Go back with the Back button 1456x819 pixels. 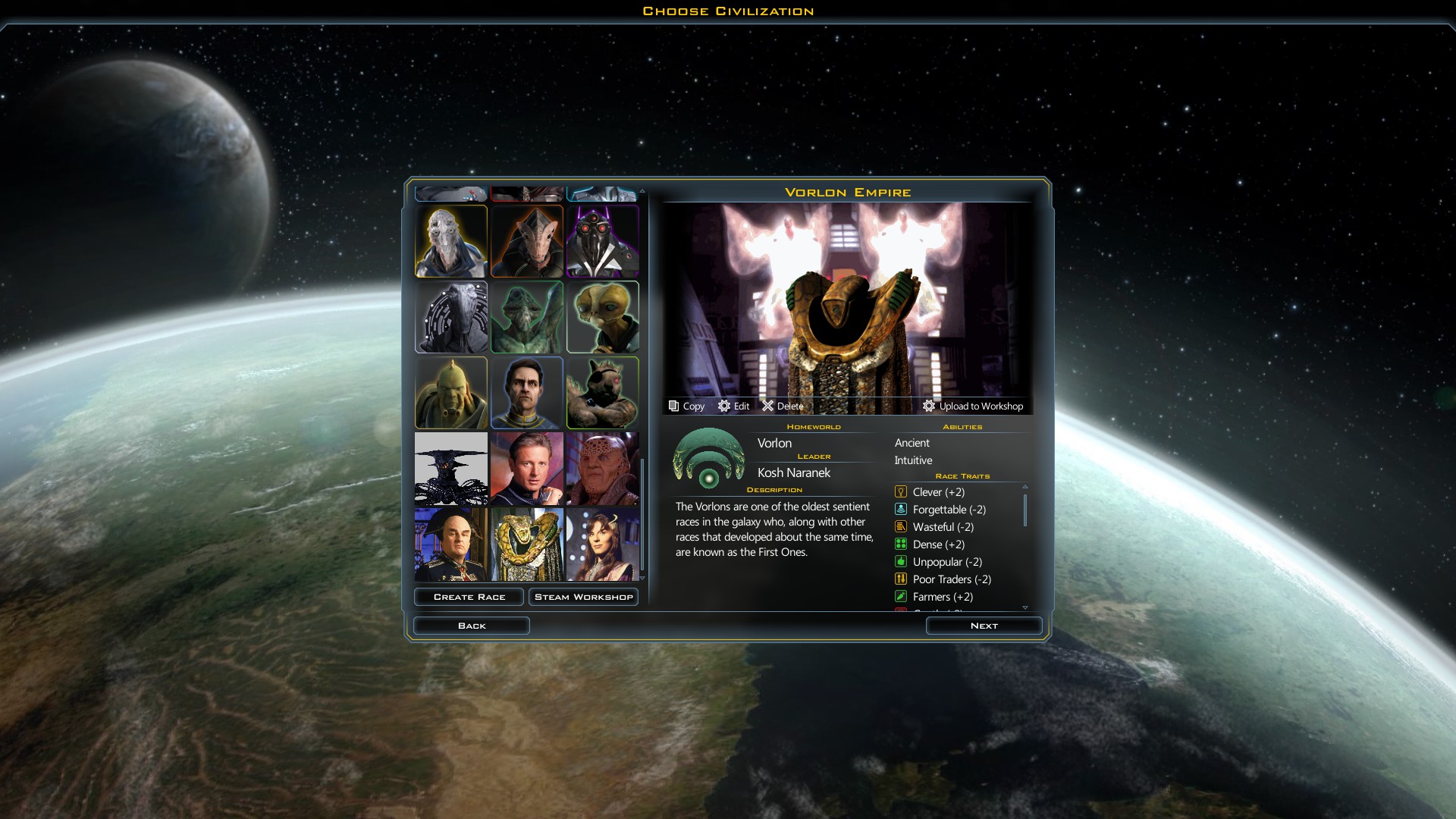(471, 626)
